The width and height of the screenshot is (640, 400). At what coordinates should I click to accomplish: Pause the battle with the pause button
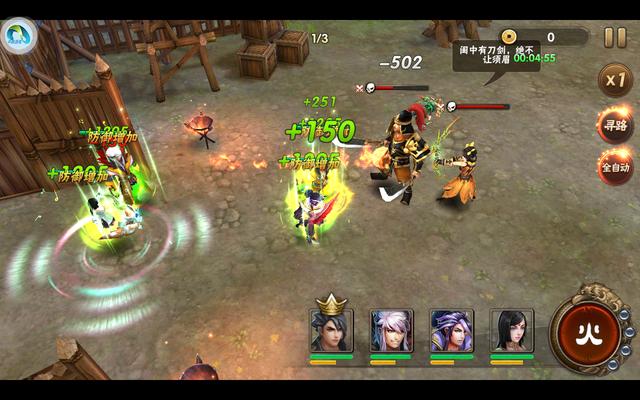tap(614, 38)
